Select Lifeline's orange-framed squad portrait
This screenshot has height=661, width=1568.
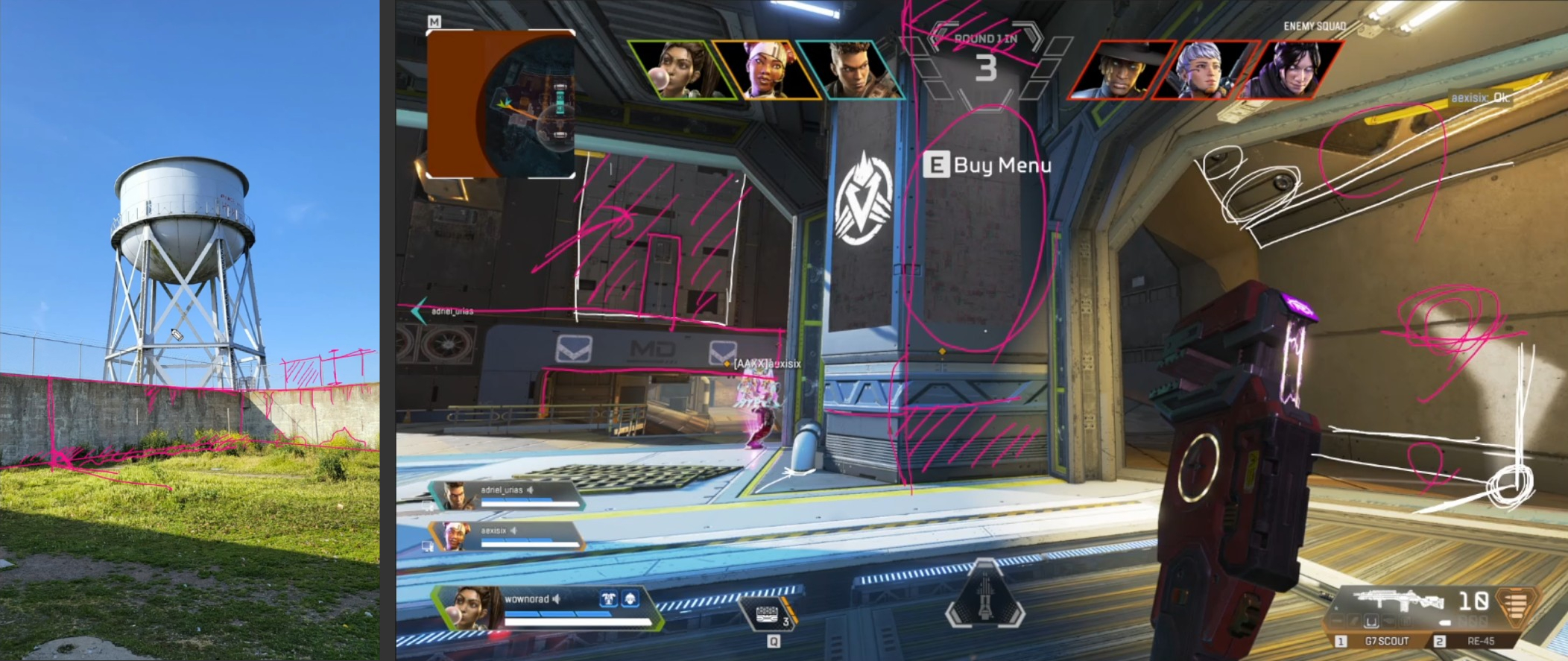765,70
